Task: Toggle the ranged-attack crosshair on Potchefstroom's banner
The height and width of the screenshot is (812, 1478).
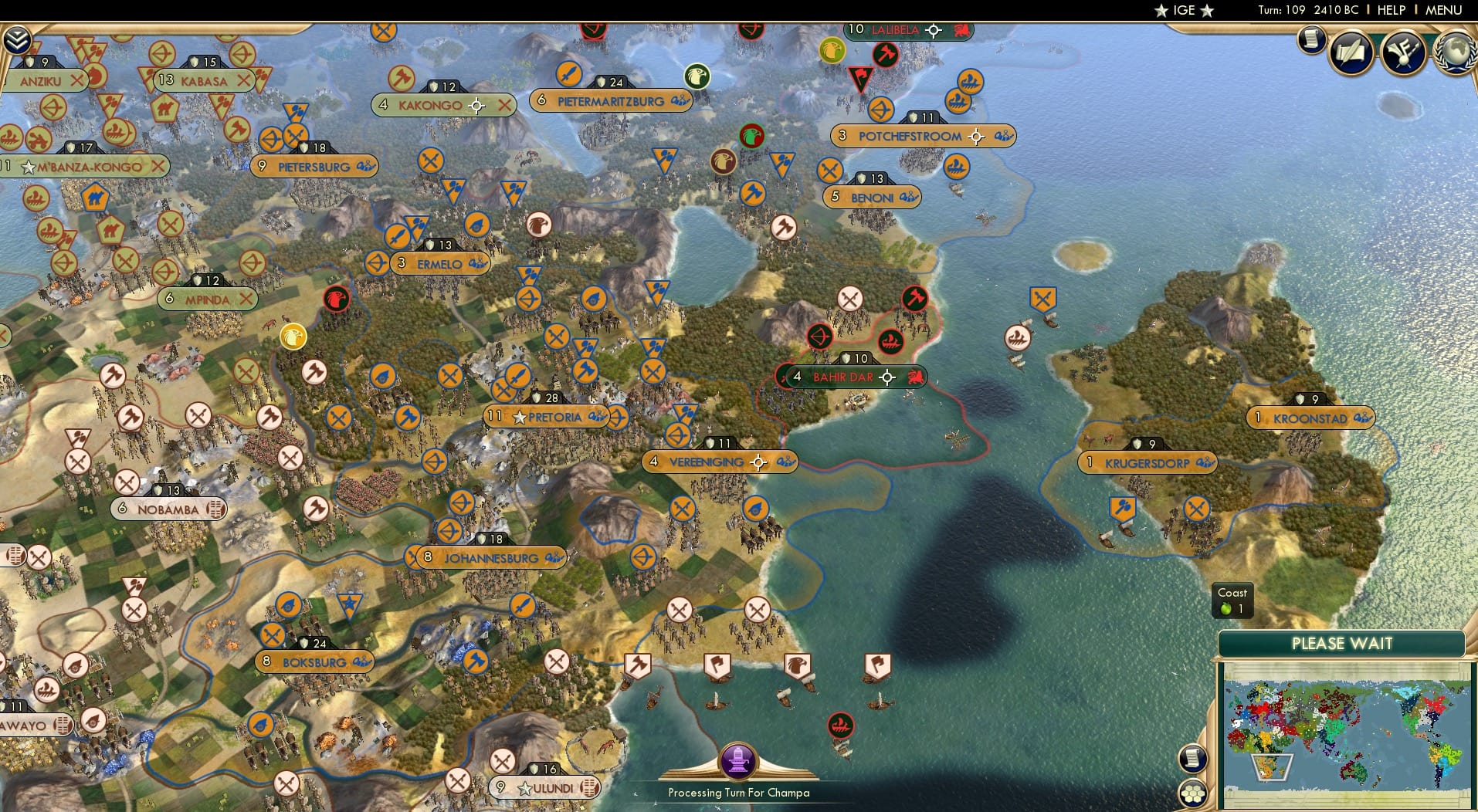Action: pos(977,136)
